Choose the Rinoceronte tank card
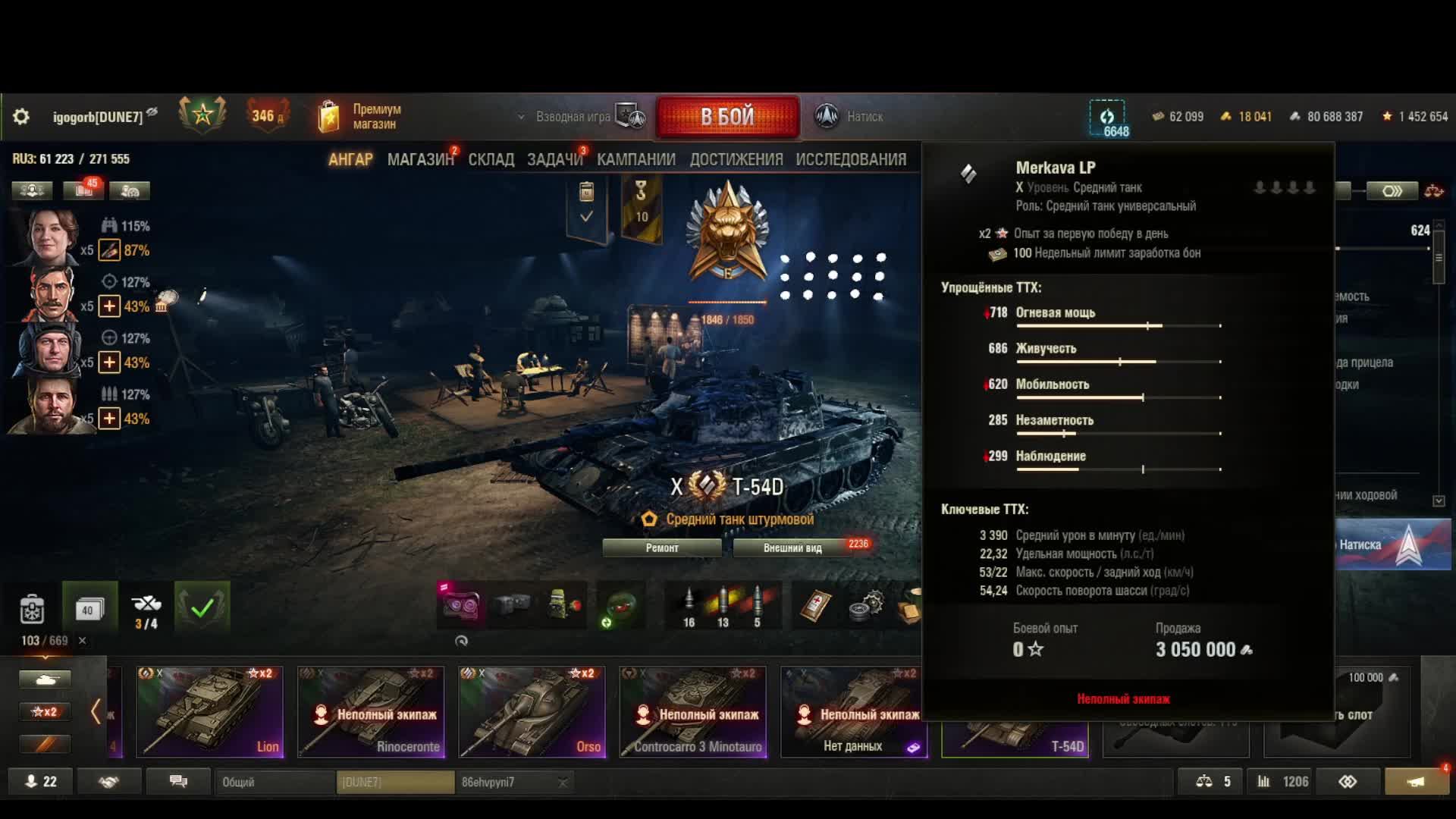This screenshot has width=1456, height=819. (371, 711)
